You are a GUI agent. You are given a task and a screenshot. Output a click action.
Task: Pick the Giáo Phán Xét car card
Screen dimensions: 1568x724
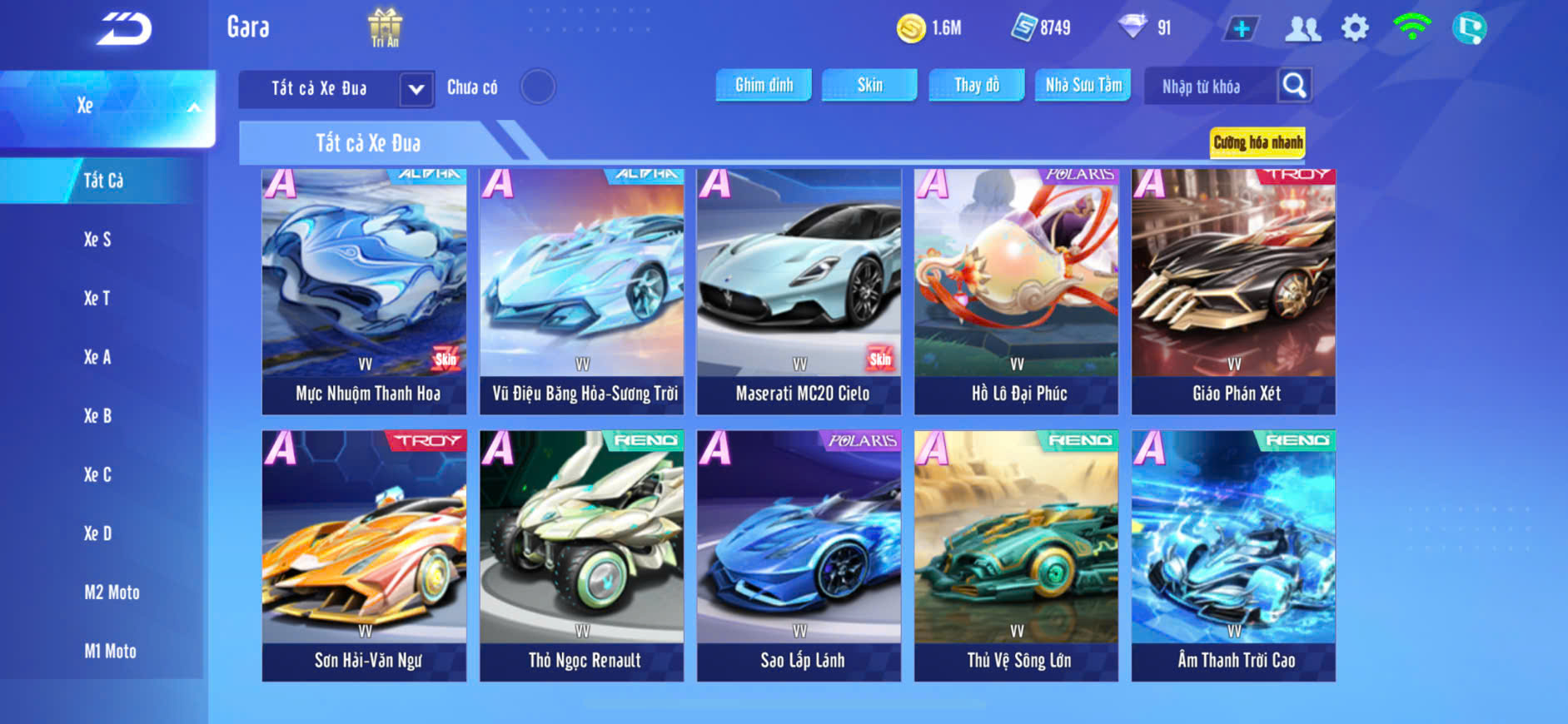(x=1233, y=291)
